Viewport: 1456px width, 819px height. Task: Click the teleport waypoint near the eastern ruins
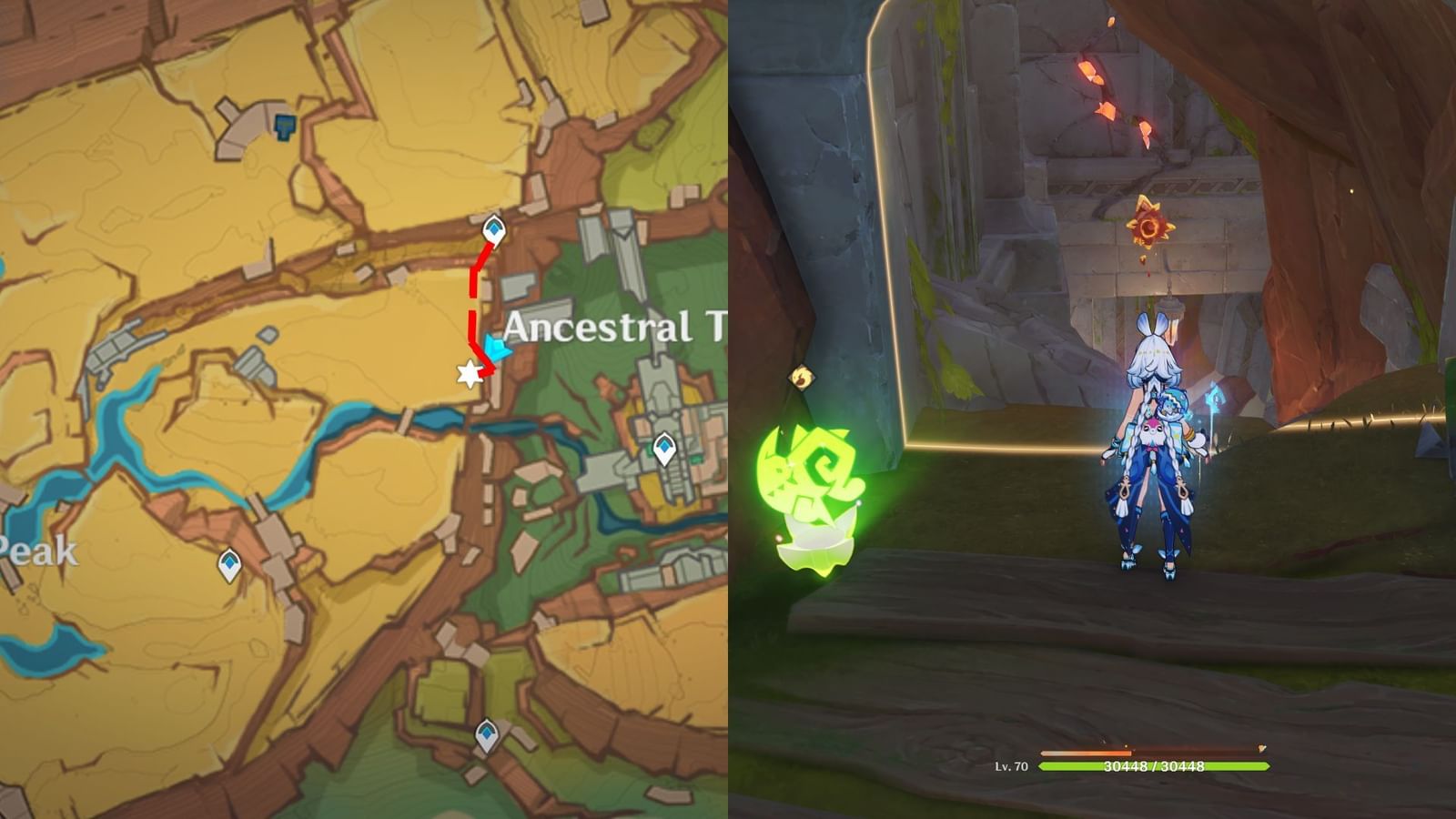tap(663, 446)
